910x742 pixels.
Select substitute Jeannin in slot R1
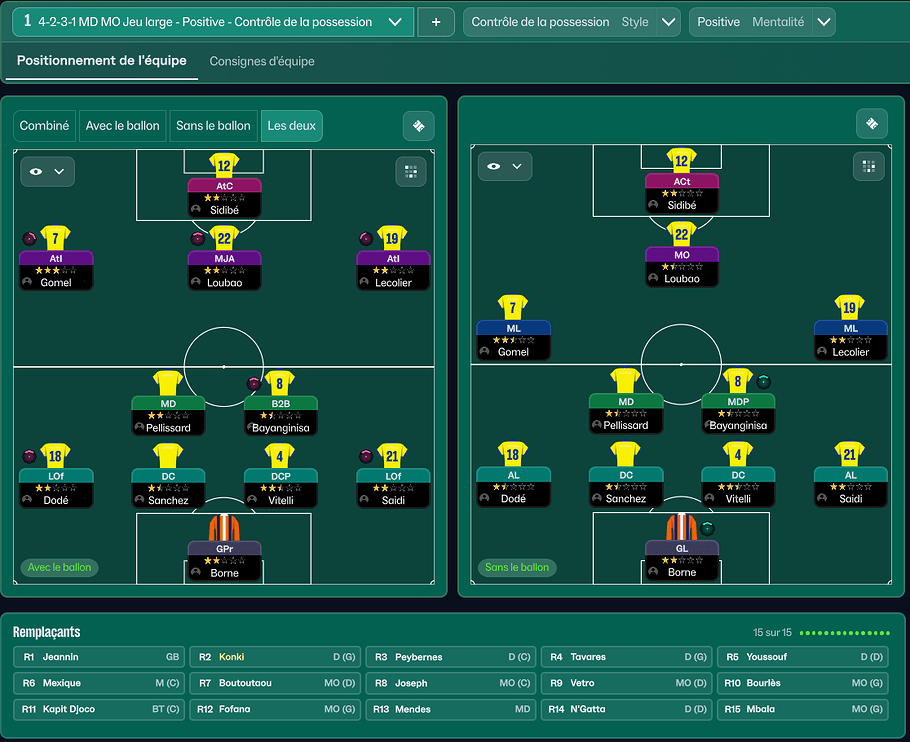[x=98, y=657]
